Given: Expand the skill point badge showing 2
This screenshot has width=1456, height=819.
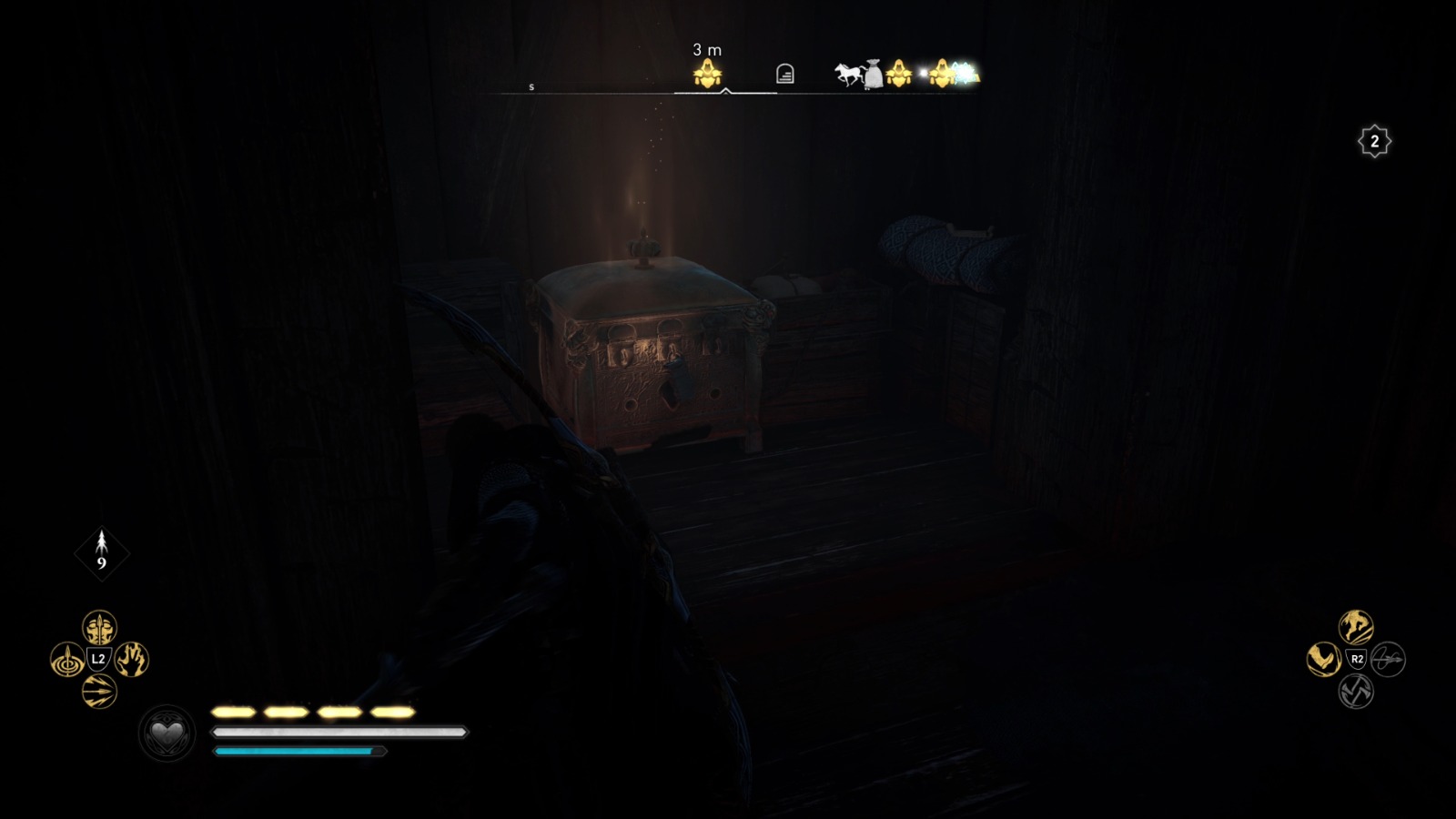Looking at the screenshot, I should [x=1373, y=140].
